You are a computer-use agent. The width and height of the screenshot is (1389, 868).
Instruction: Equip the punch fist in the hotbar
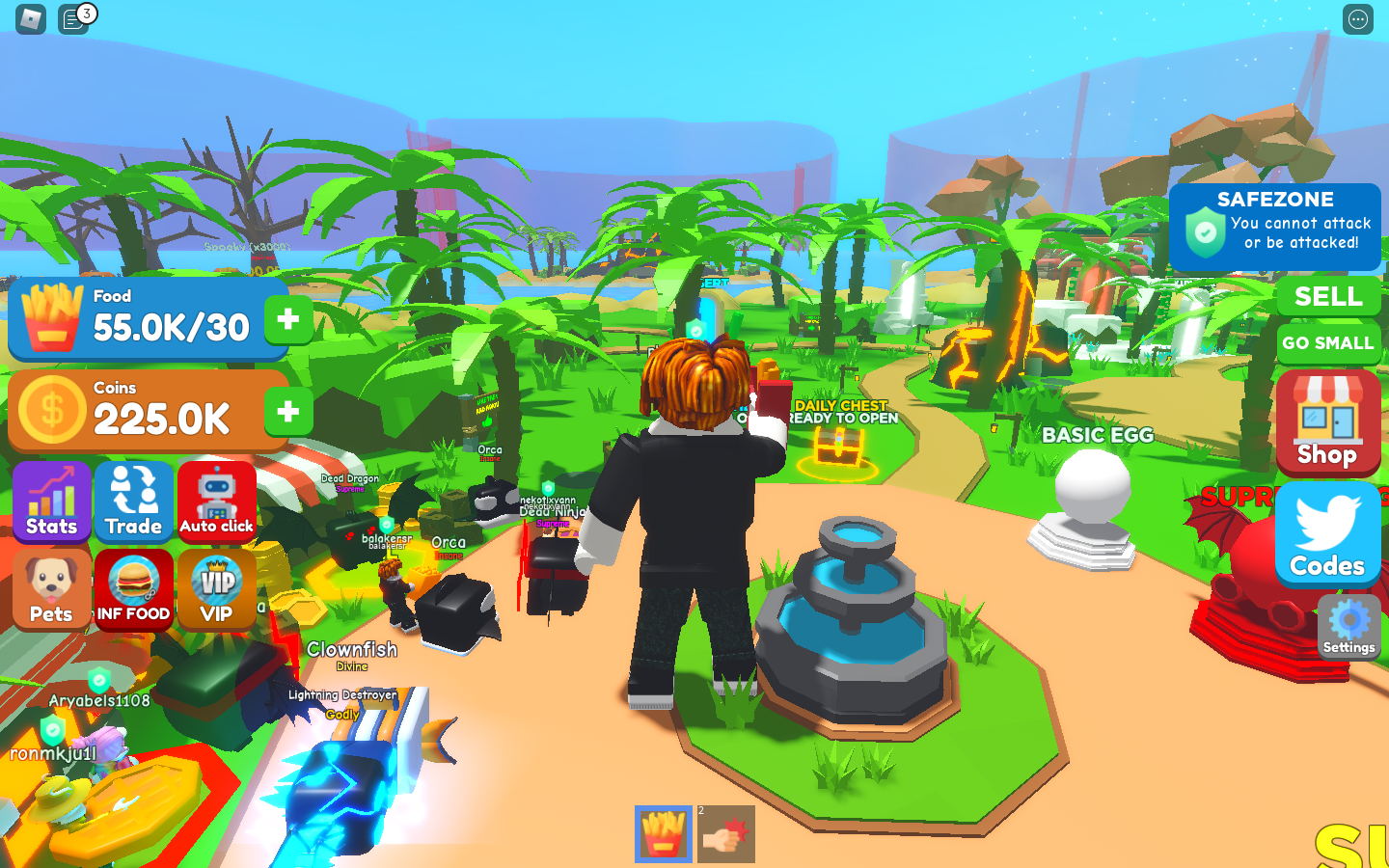tap(725, 831)
